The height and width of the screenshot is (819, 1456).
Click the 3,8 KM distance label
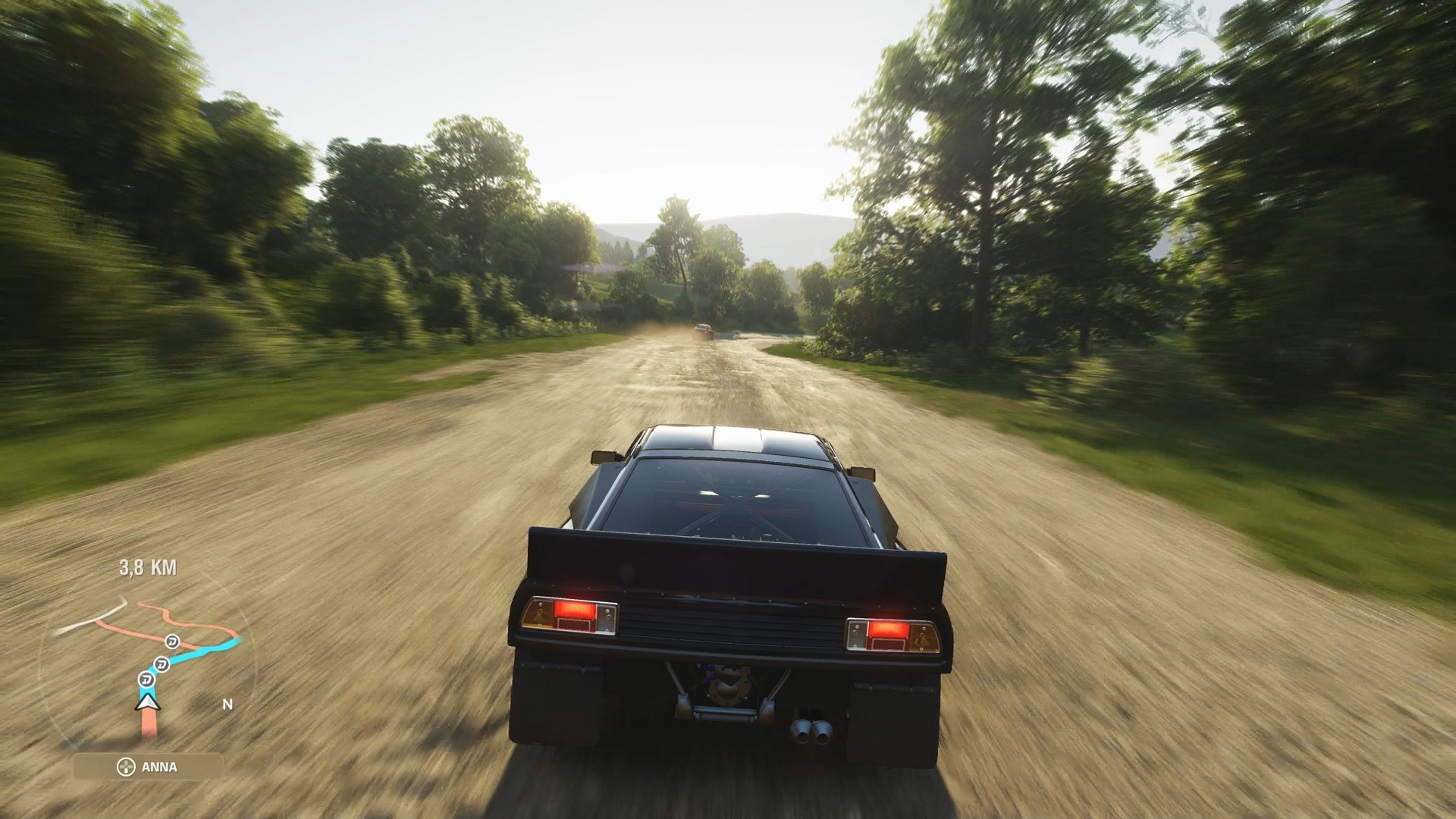pyautogui.click(x=147, y=568)
